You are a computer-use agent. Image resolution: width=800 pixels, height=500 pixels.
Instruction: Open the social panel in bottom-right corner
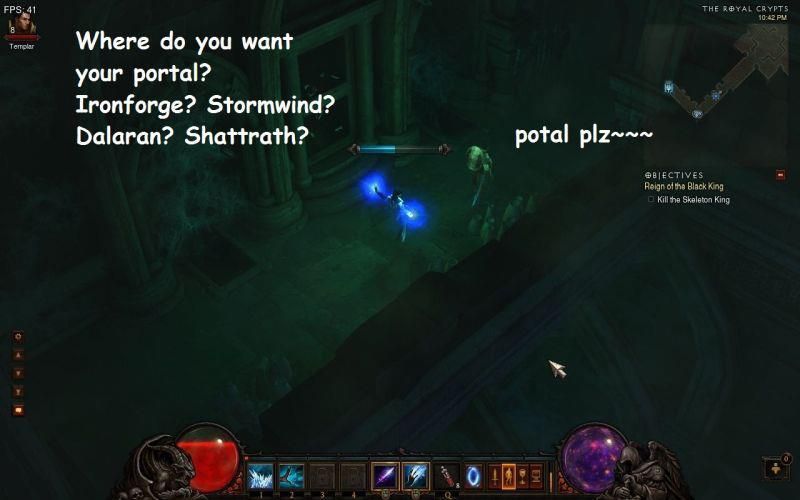(776, 468)
